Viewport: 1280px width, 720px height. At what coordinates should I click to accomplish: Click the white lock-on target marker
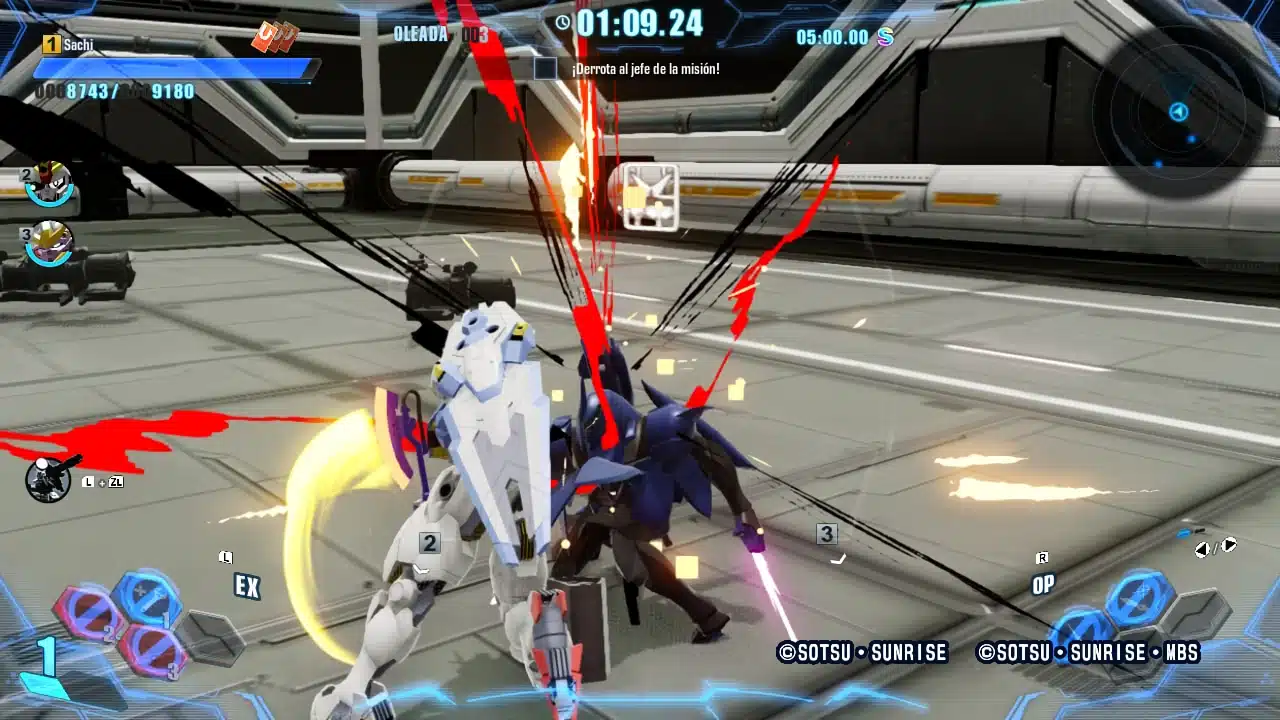point(650,197)
